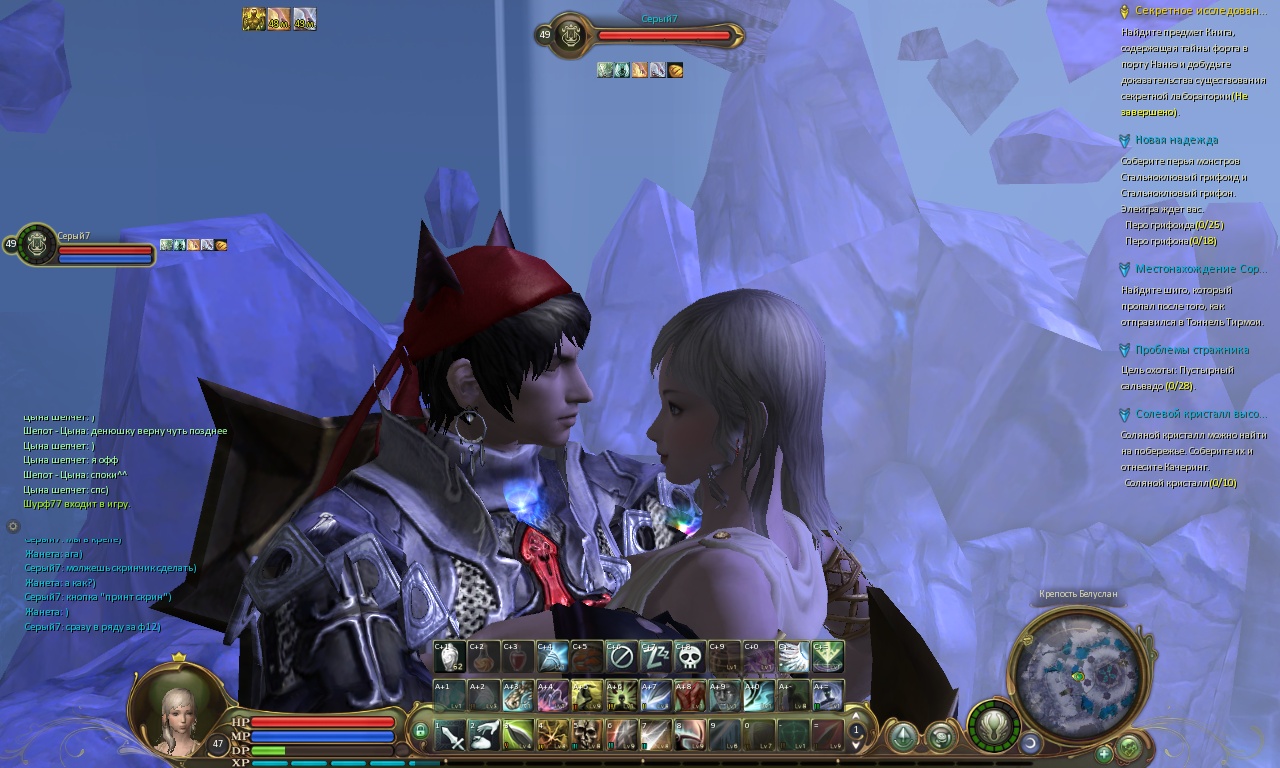The image size is (1280, 768).
Task: Click the green plus button below minimap
Action: 1104,752
